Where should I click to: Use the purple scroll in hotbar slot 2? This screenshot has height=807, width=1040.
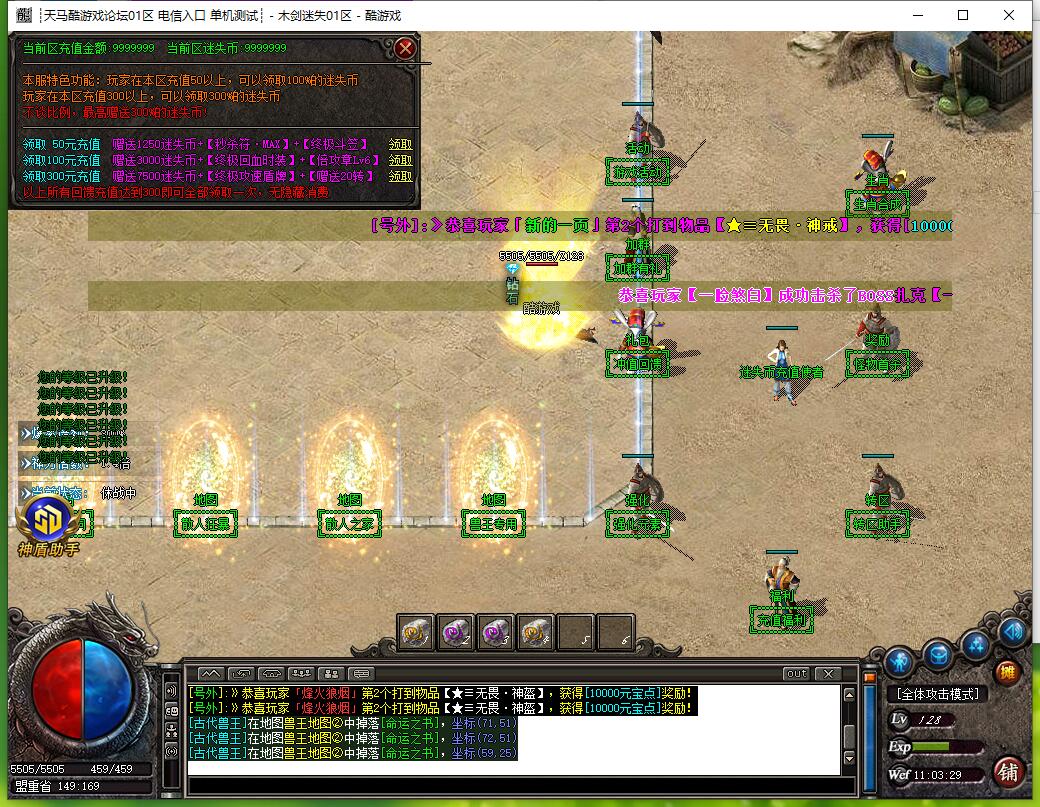tap(455, 631)
